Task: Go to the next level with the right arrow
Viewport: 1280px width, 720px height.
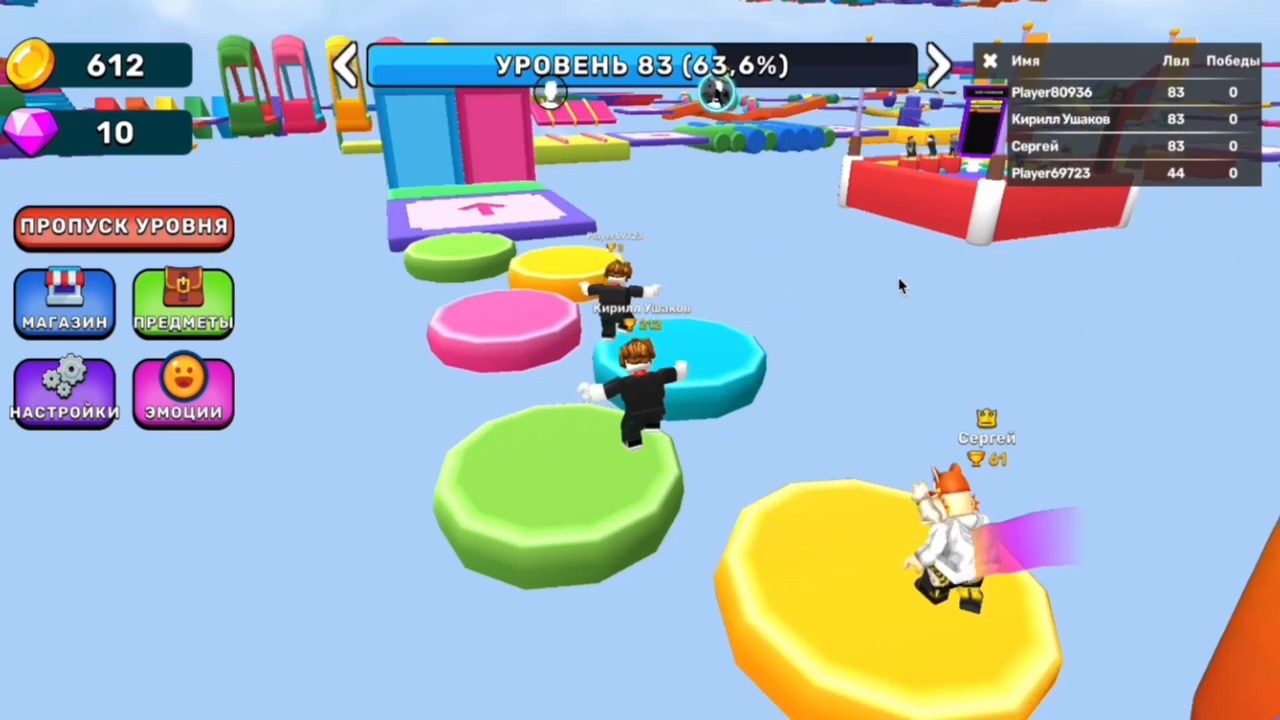Action: tap(938, 65)
